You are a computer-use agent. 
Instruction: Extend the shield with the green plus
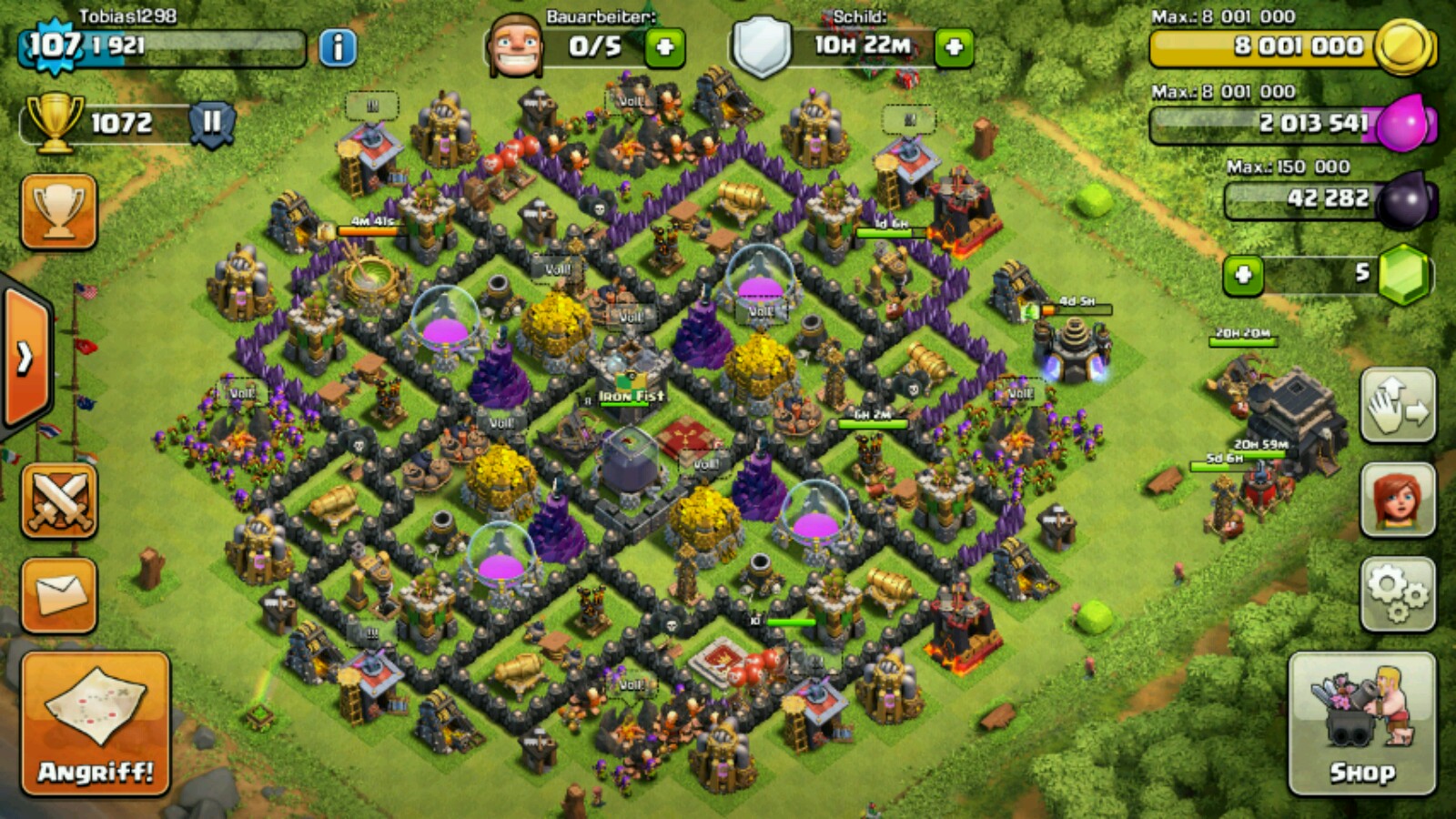click(954, 47)
